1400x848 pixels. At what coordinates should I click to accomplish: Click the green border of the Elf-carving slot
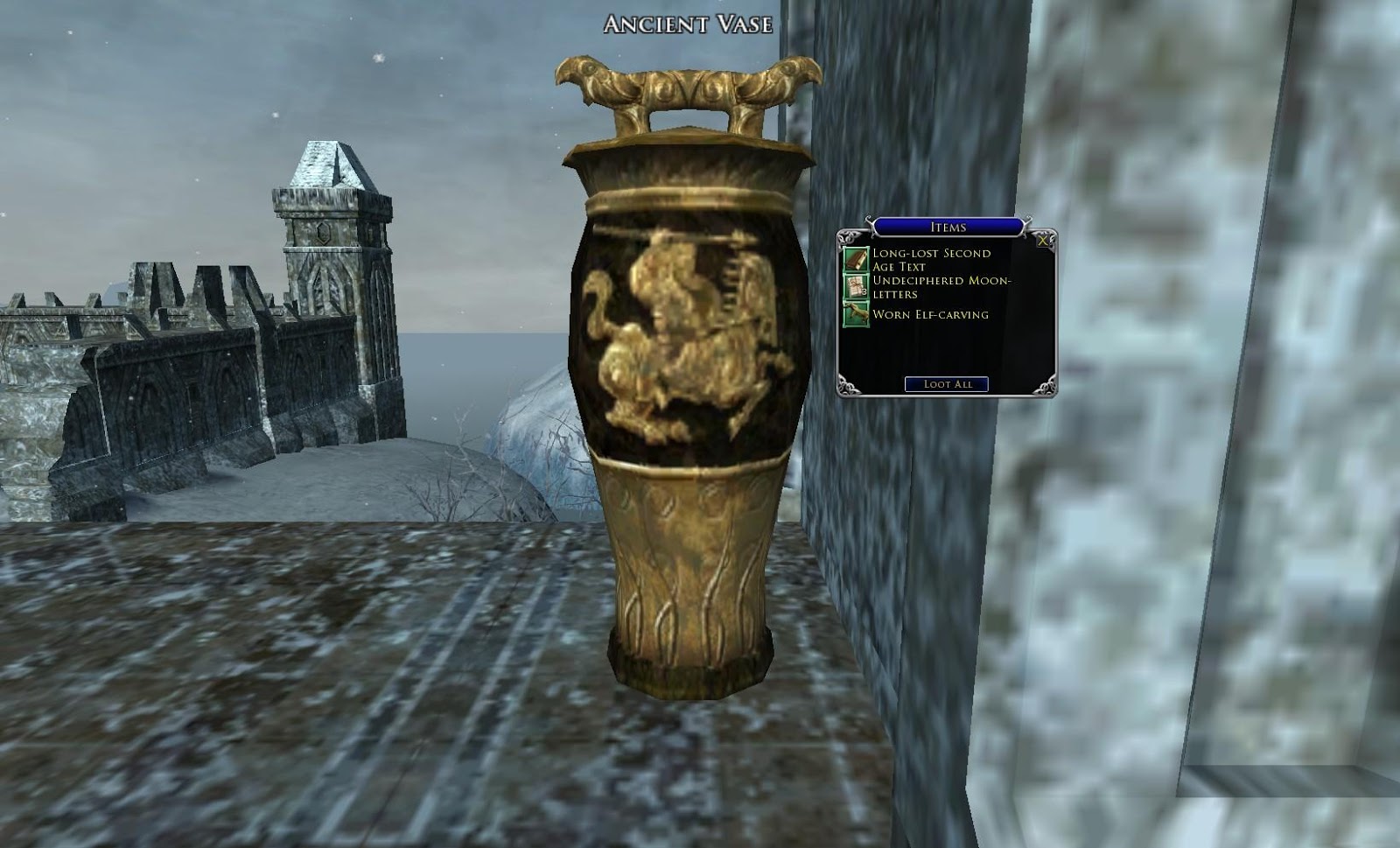(845, 312)
